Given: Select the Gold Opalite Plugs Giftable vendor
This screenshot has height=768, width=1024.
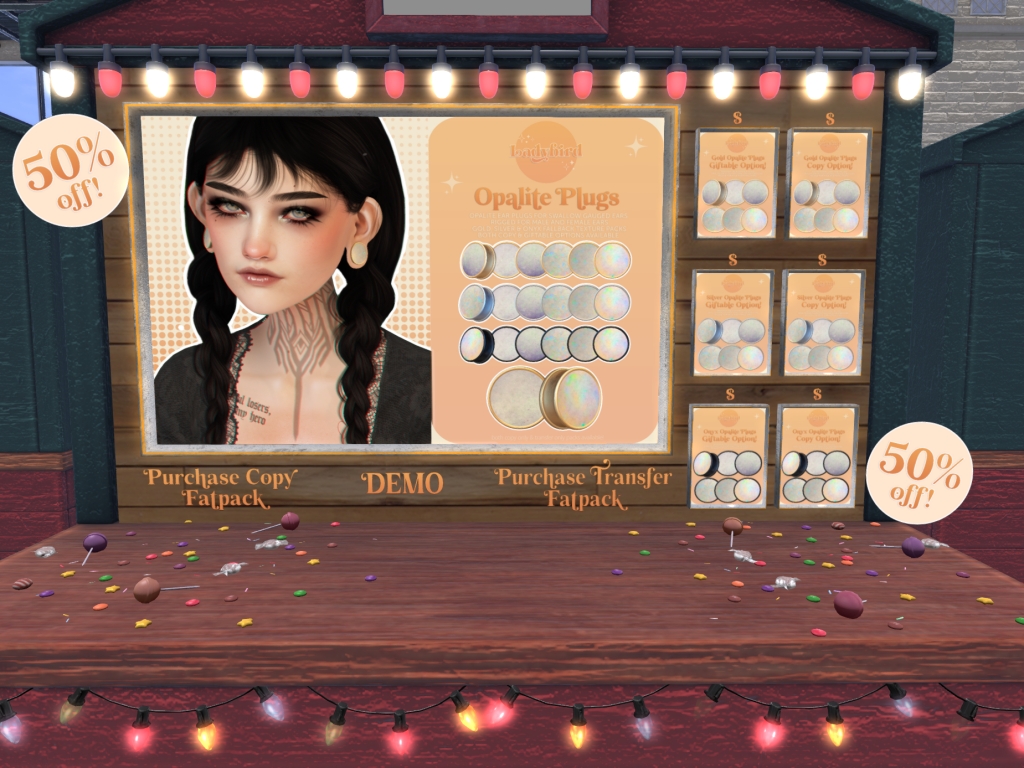Looking at the screenshot, I should pos(736,183).
